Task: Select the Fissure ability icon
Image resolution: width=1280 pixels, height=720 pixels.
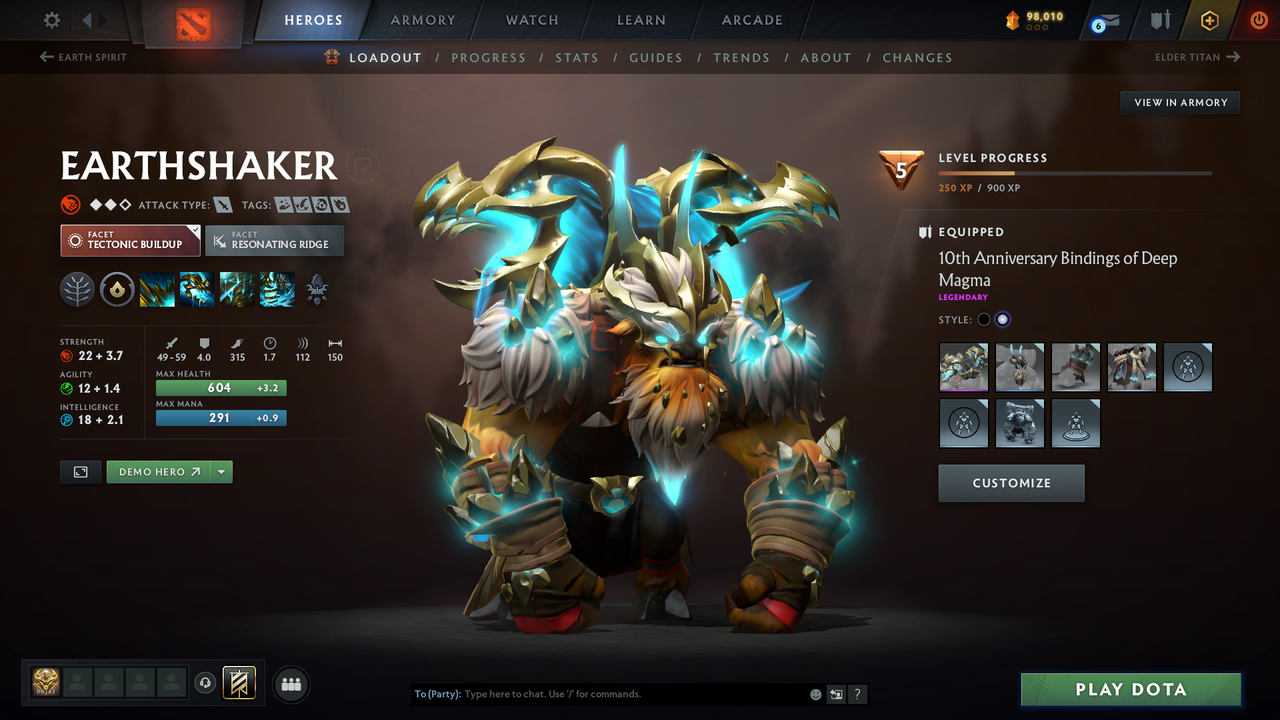Action: 157,289
